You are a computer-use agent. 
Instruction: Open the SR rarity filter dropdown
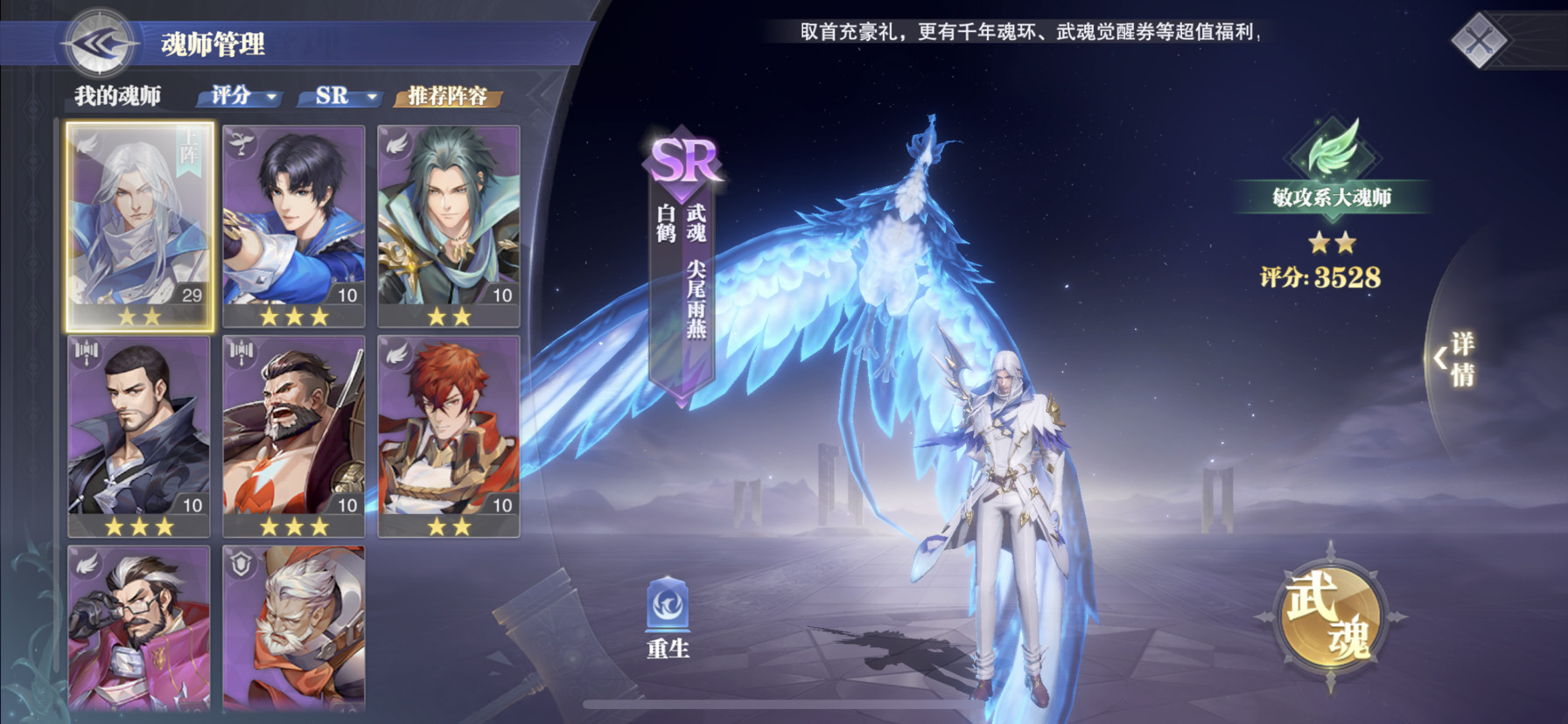click(x=340, y=96)
